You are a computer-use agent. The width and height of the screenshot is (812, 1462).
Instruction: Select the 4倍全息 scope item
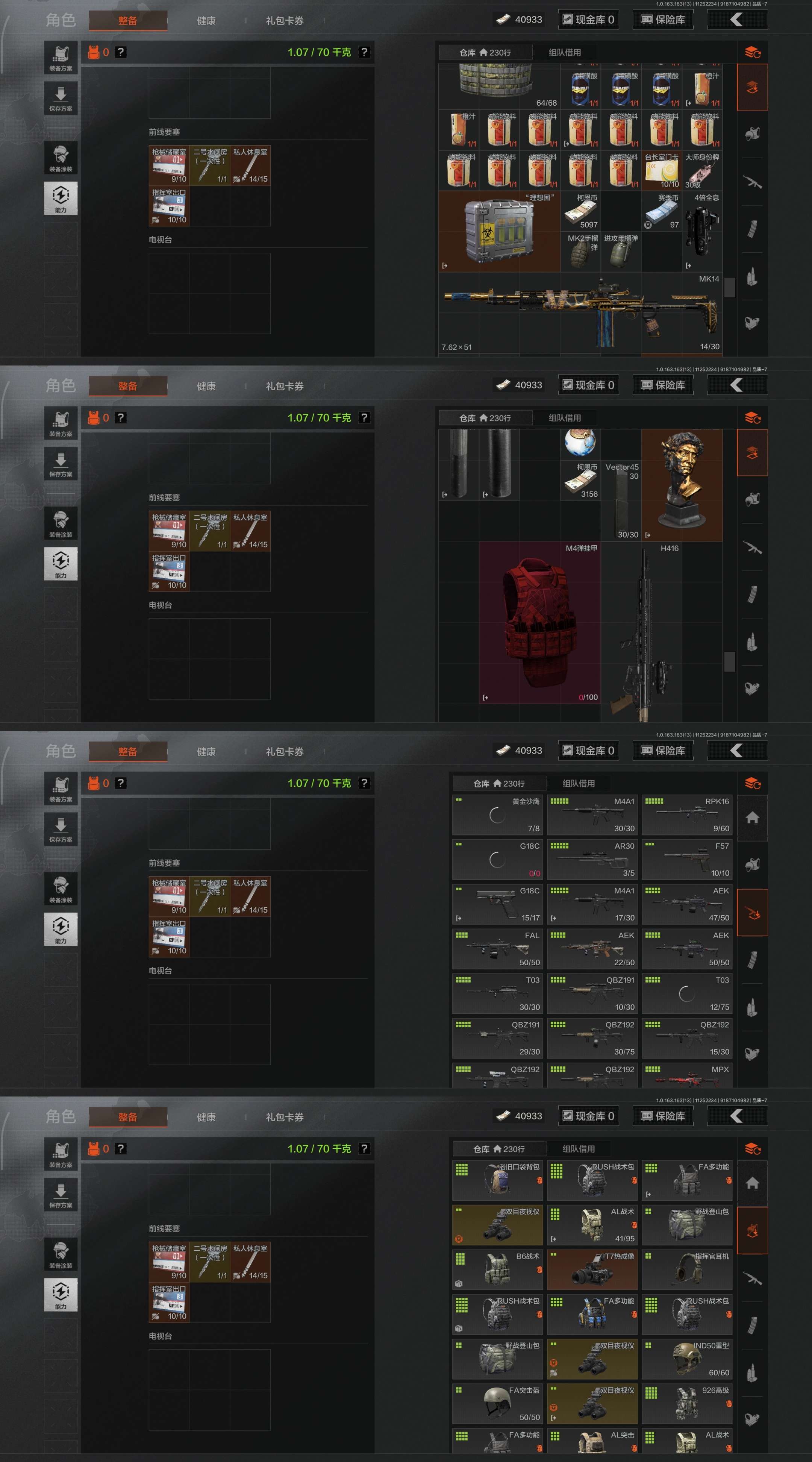(x=702, y=231)
